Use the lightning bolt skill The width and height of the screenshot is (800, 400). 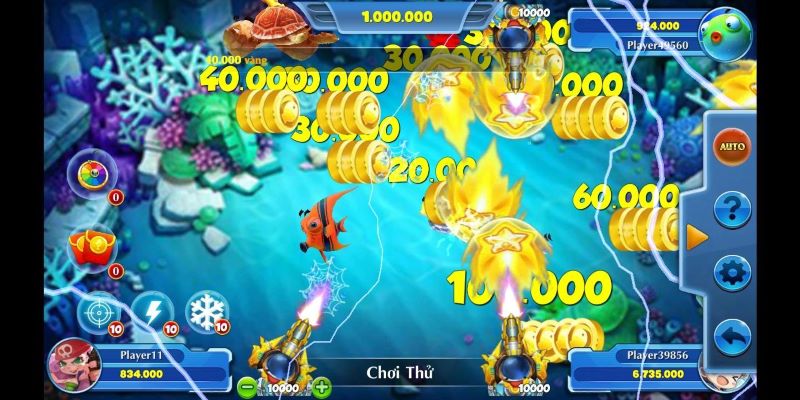pyautogui.click(x=153, y=311)
